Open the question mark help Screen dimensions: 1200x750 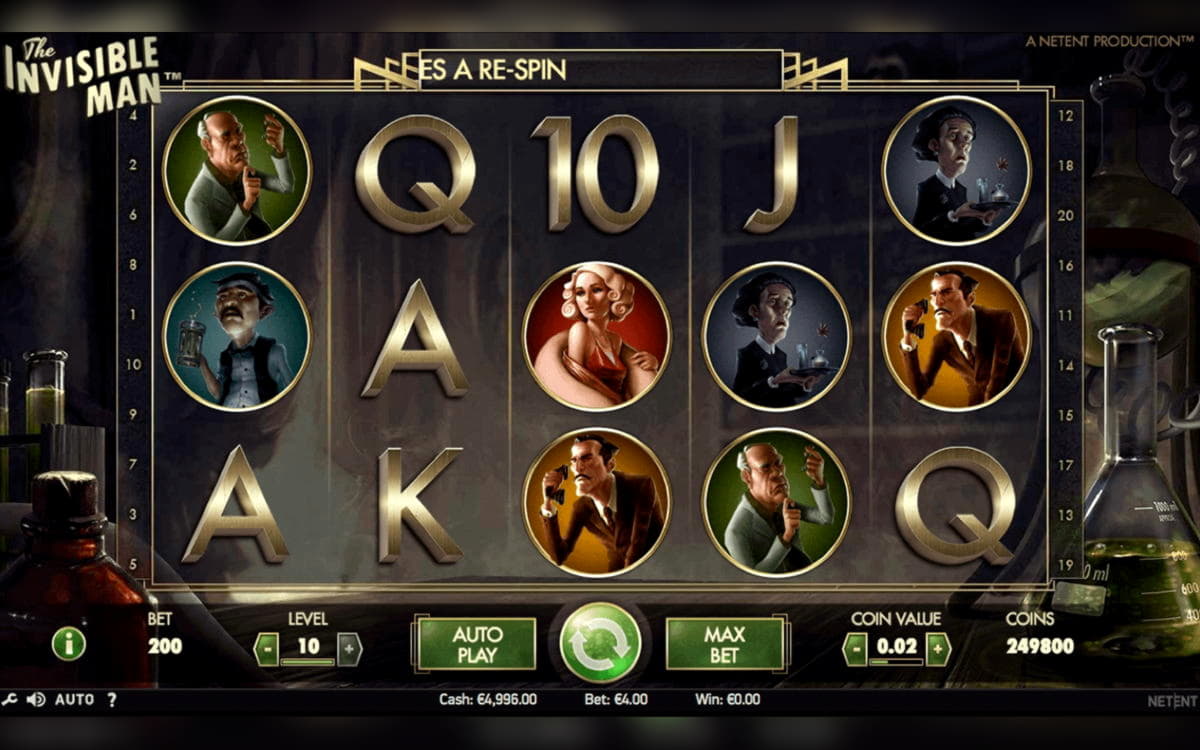(x=111, y=700)
